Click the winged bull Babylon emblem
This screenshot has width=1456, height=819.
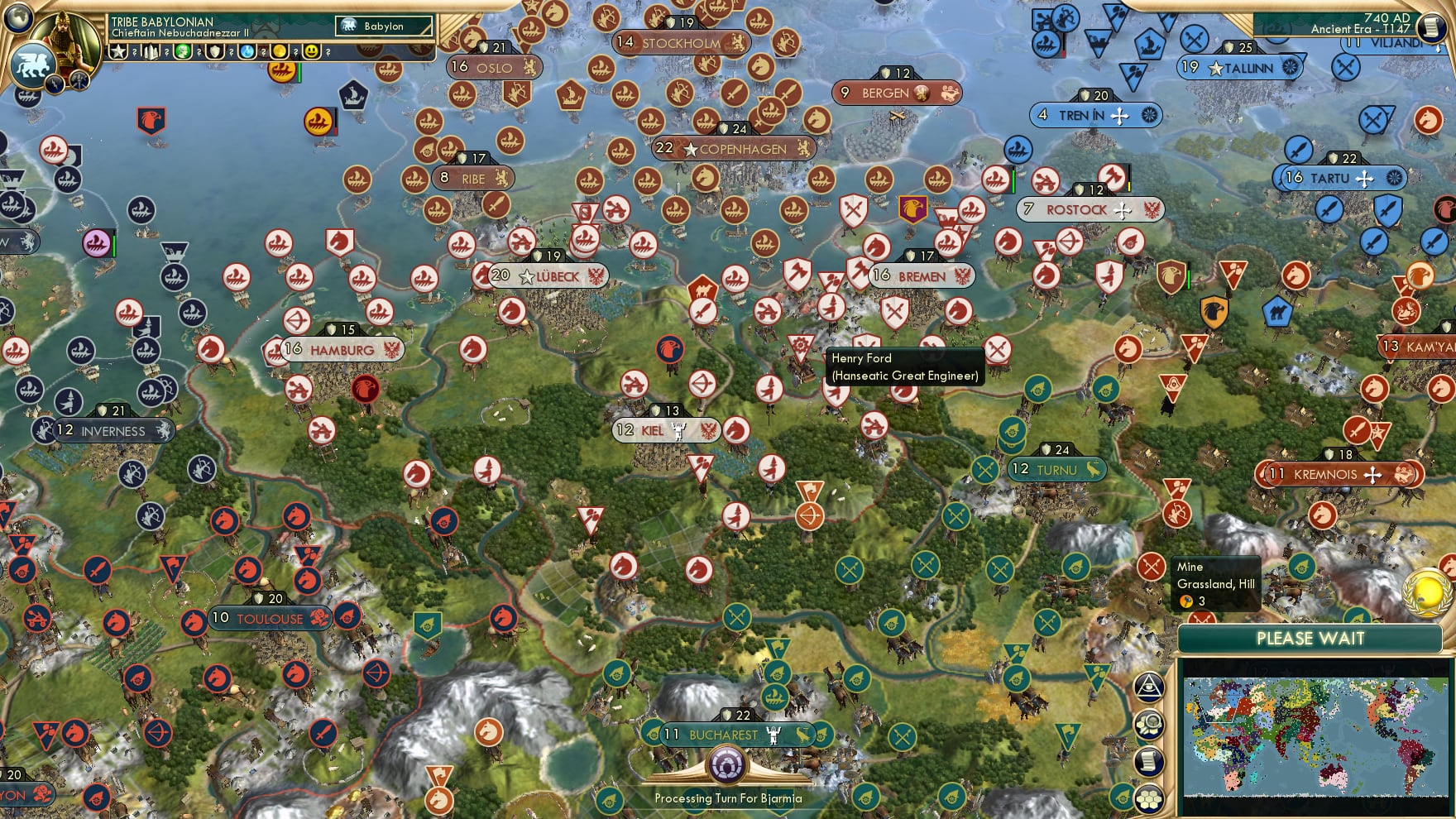click(33, 65)
